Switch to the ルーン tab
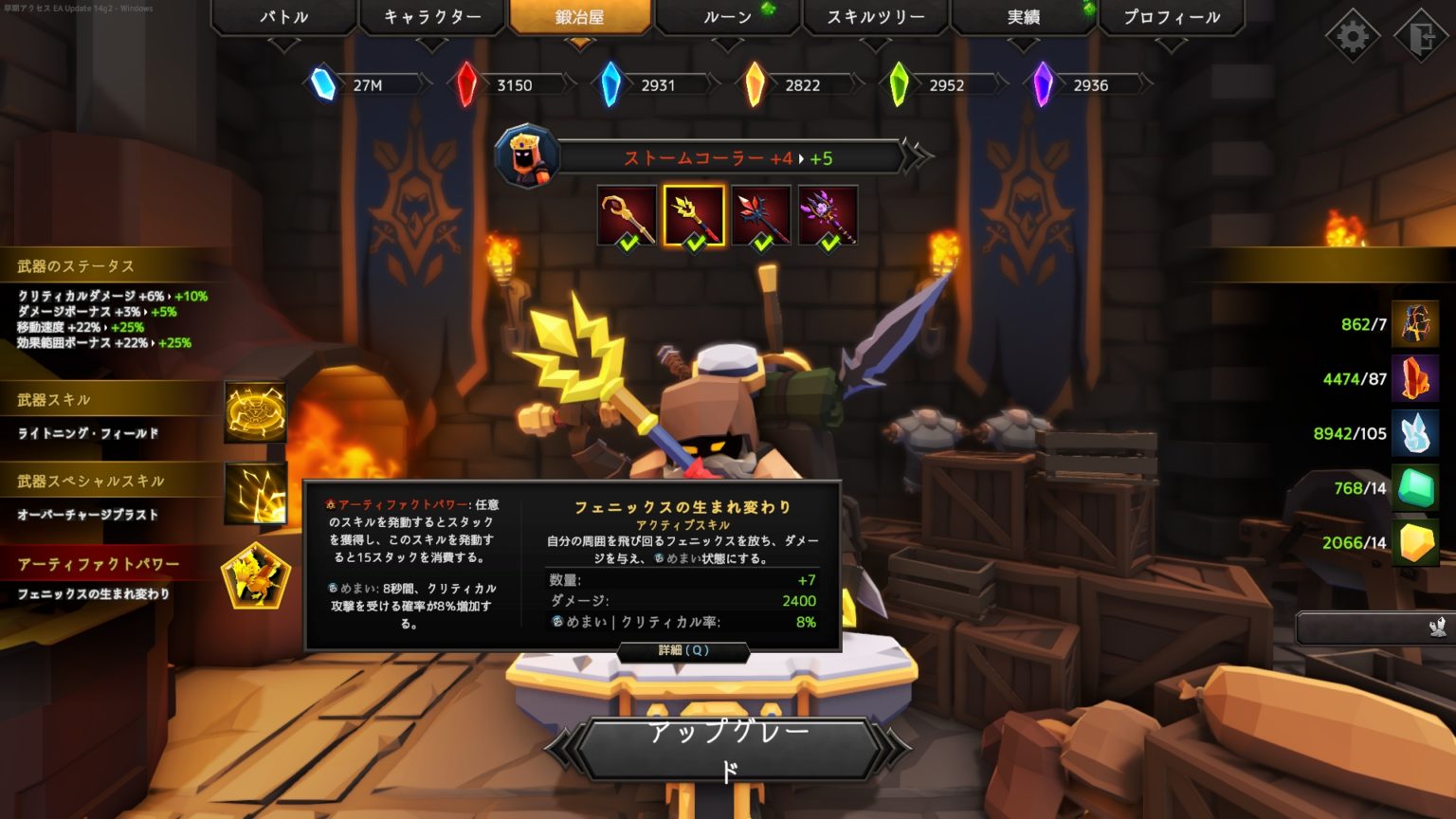Image resolution: width=1456 pixels, height=819 pixels. 727,16
